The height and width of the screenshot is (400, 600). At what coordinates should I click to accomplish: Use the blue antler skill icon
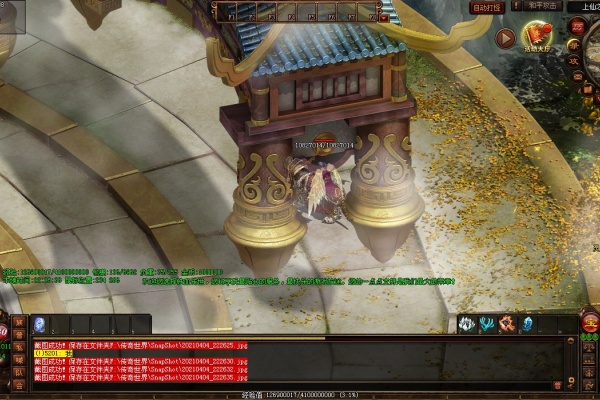[488, 324]
